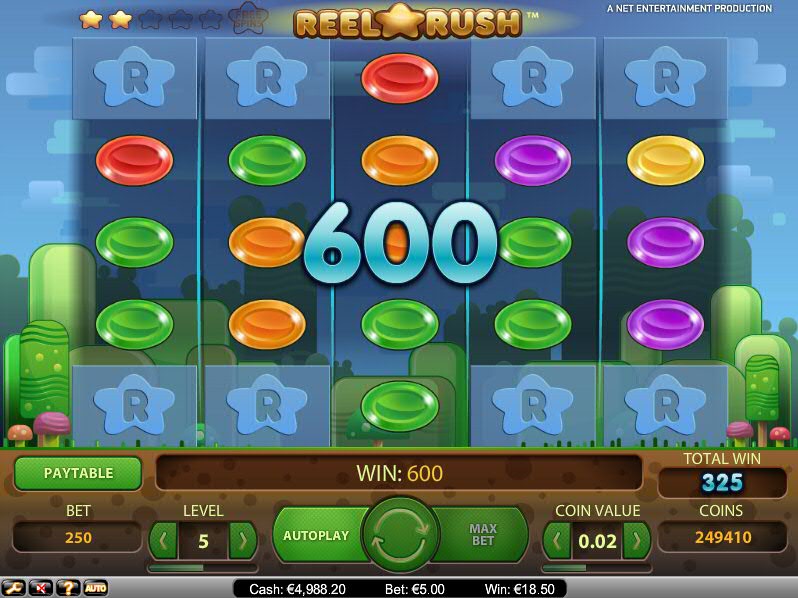The width and height of the screenshot is (798, 598).
Task: Raise the Coin Value
Action: pos(636,541)
